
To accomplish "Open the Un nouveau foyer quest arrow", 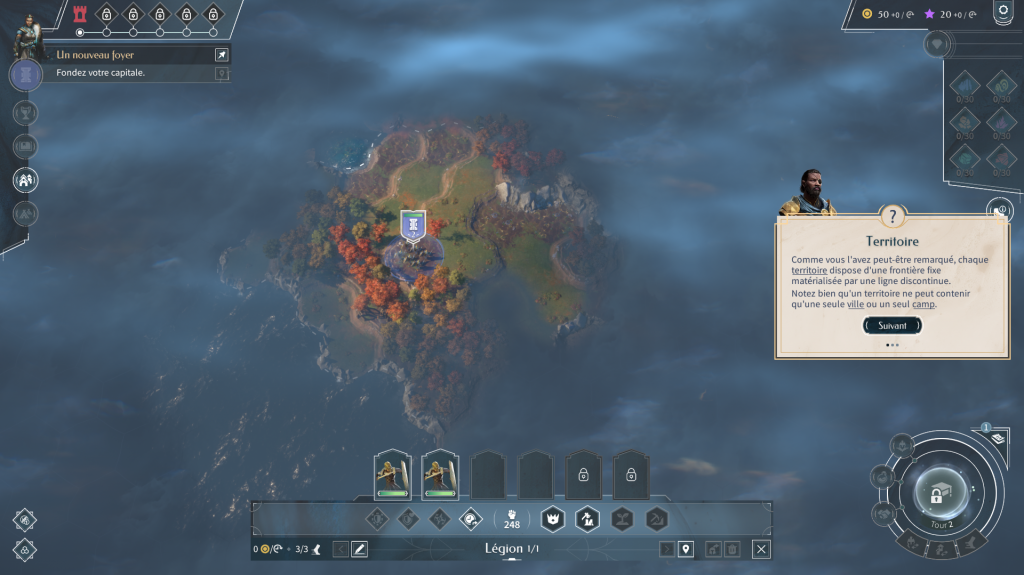I will click(x=221, y=55).
